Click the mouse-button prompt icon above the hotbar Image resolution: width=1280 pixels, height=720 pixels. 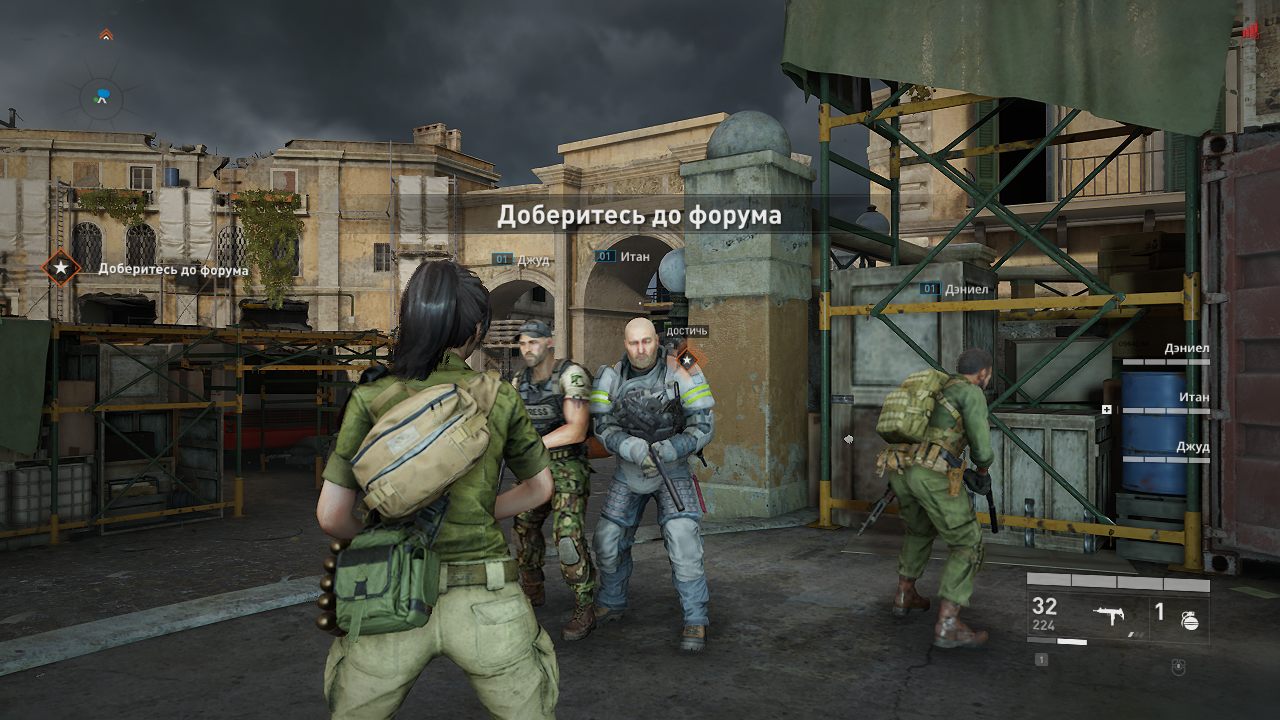(1178, 668)
